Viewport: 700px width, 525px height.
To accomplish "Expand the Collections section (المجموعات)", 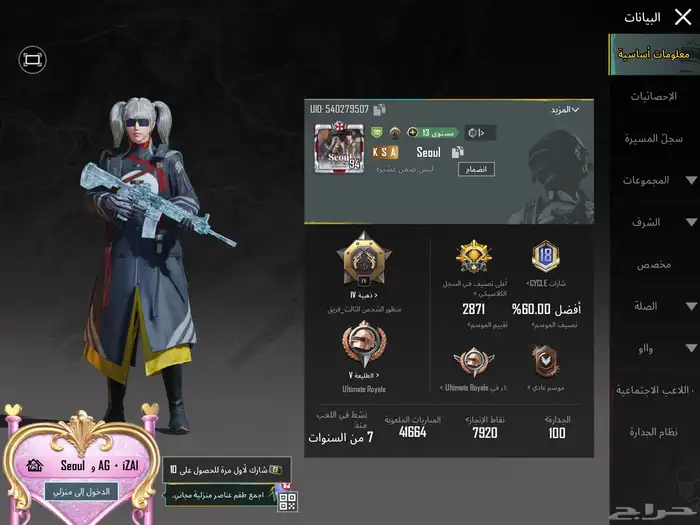I will (653, 180).
